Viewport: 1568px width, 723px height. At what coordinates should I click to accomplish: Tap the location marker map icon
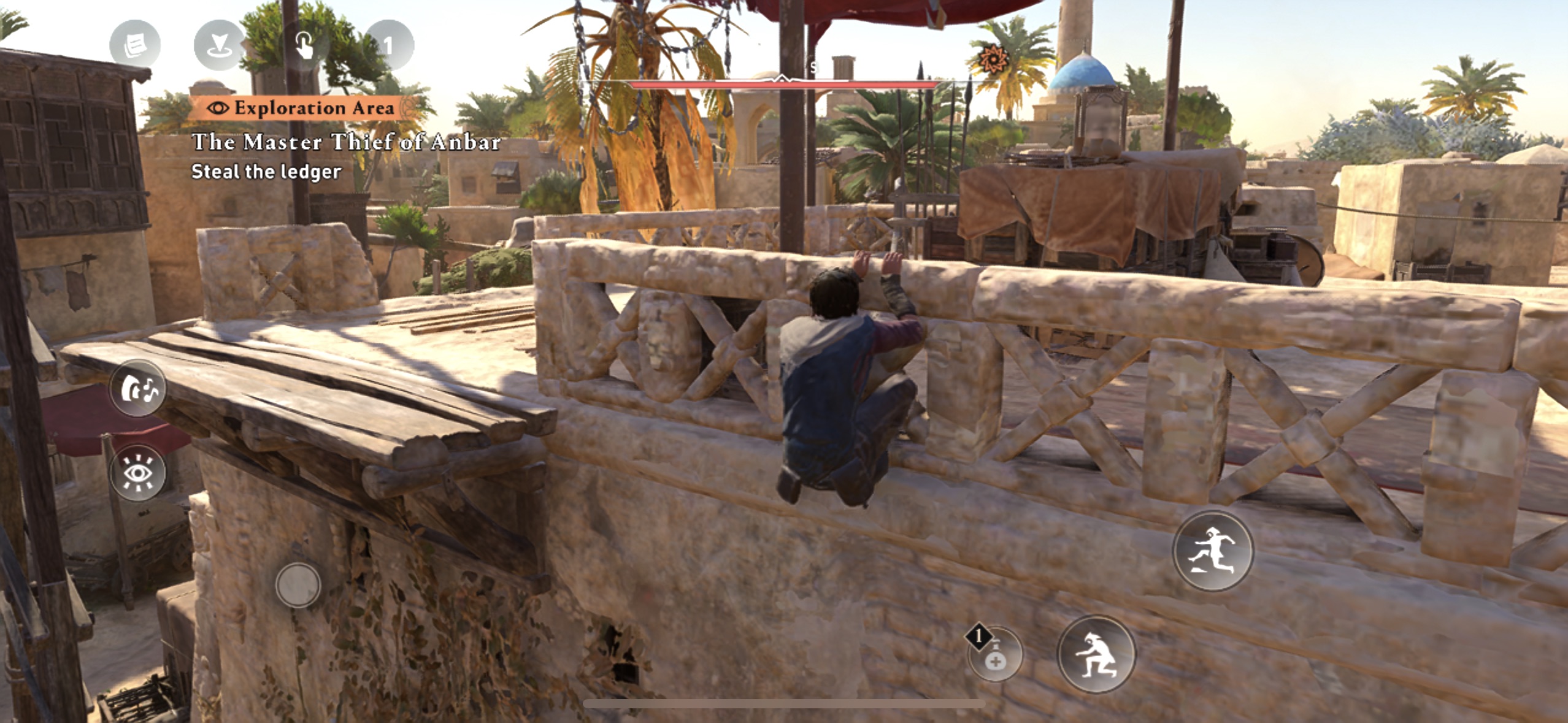click(x=220, y=44)
